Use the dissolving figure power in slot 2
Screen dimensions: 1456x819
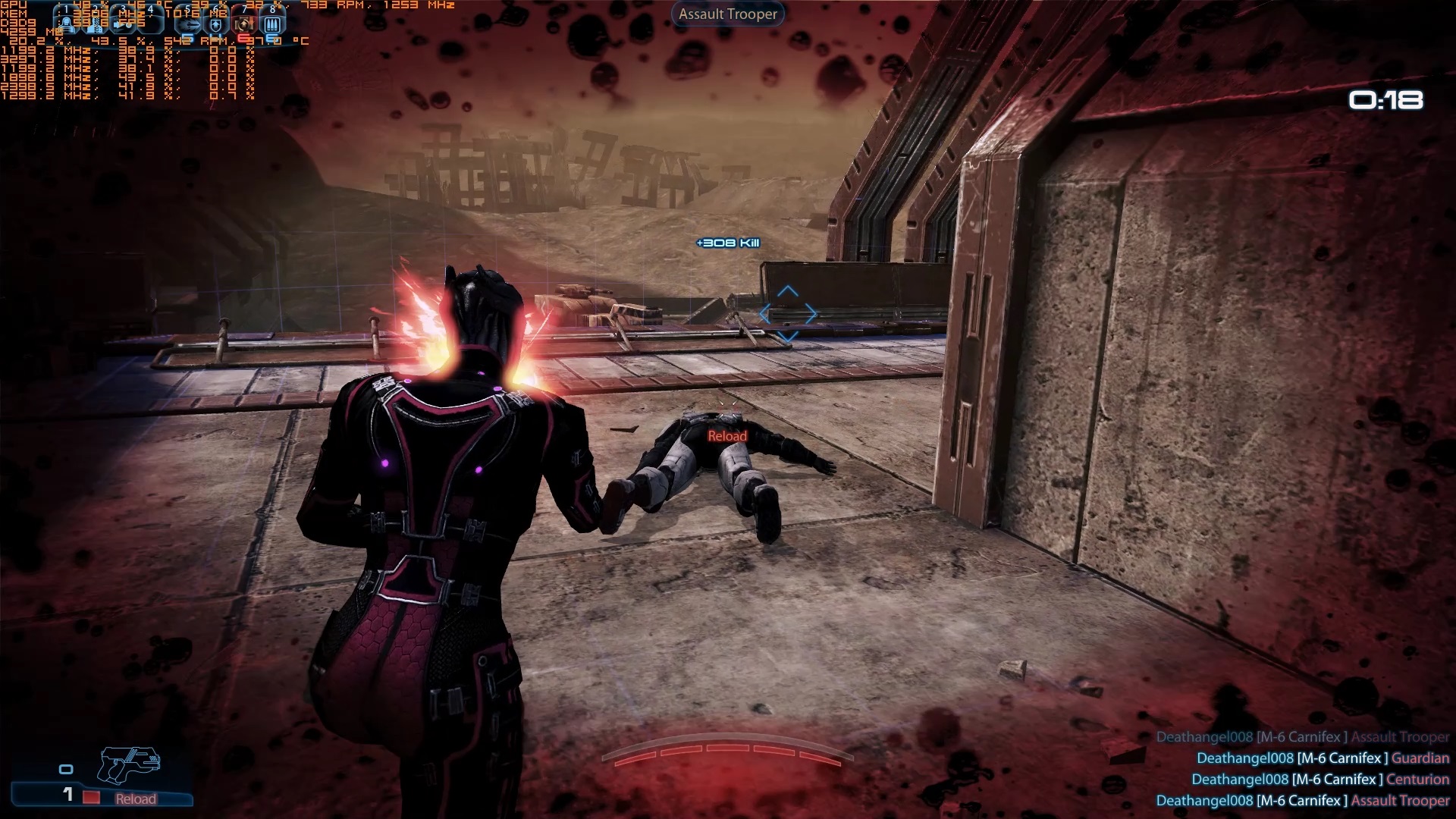pyautogui.click(x=96, y=24)
